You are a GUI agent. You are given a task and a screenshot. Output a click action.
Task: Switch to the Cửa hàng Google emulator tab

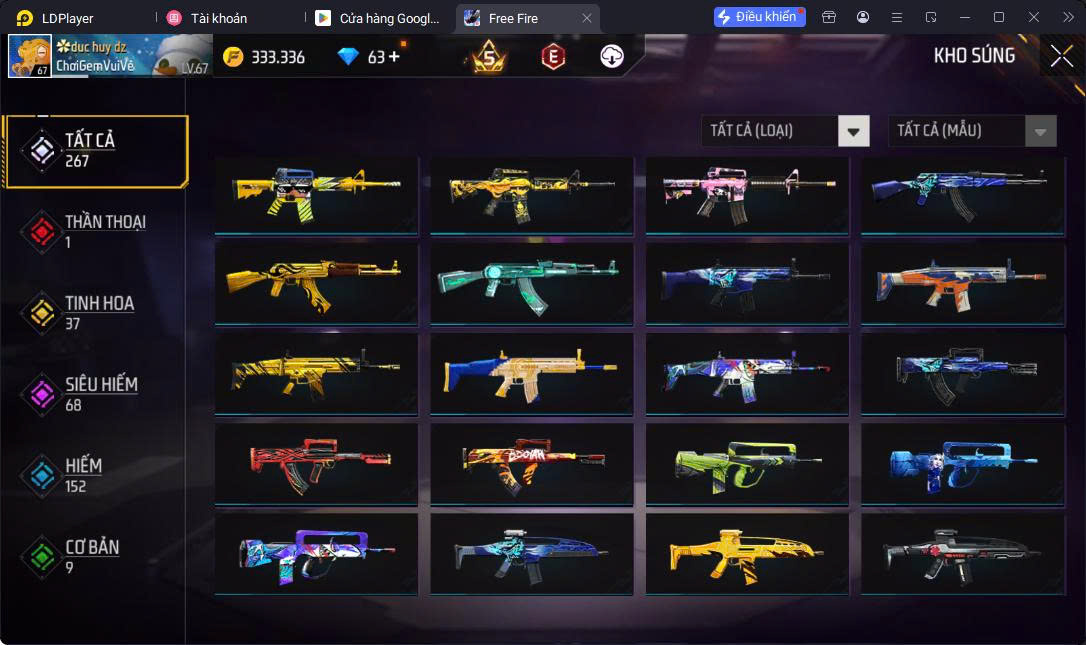378,18
